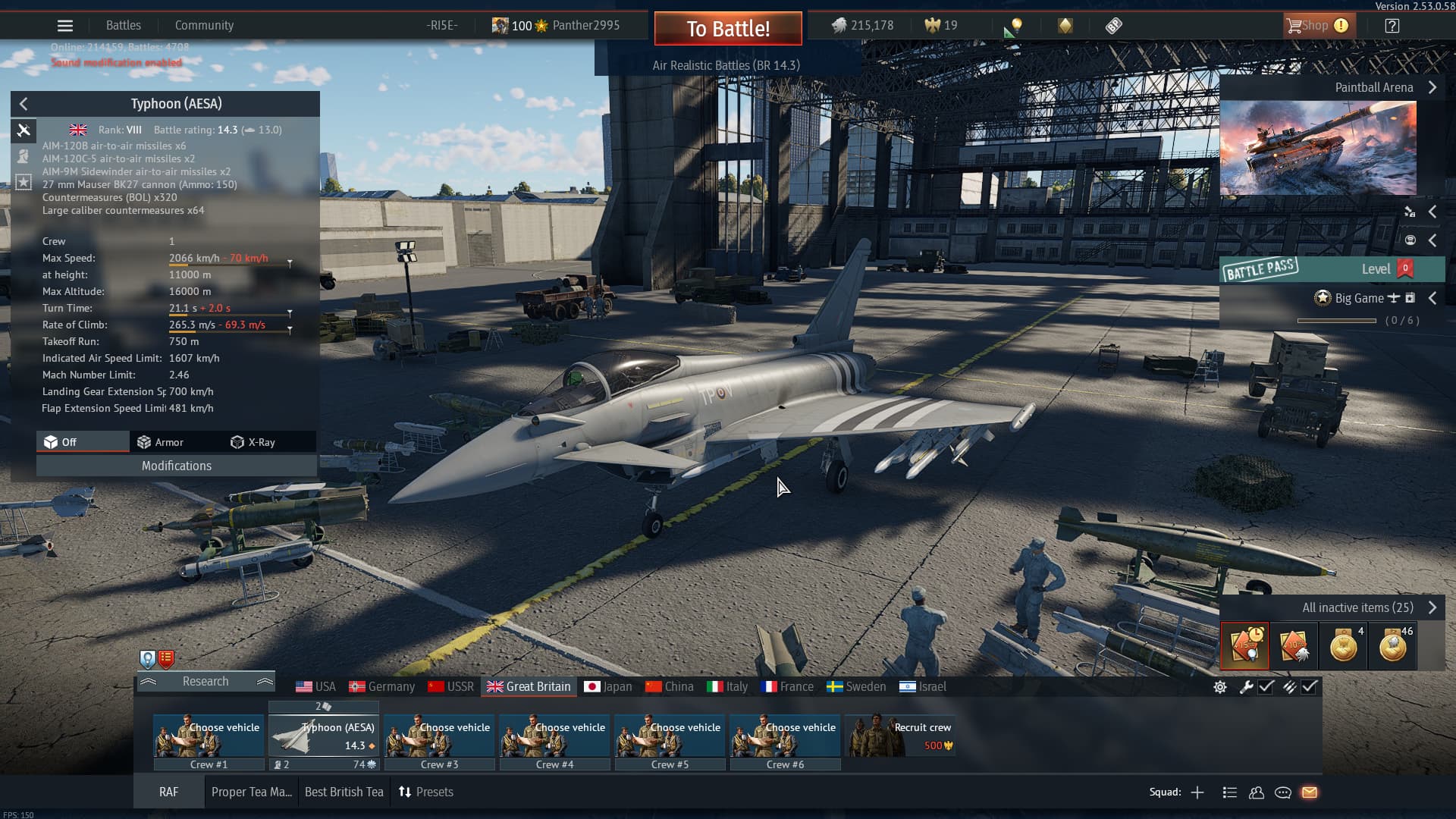Image resolution: width=1456 pixels, height=819 pixels.
Task: Choose the Israel nation tab
Action: click(922, 686)
